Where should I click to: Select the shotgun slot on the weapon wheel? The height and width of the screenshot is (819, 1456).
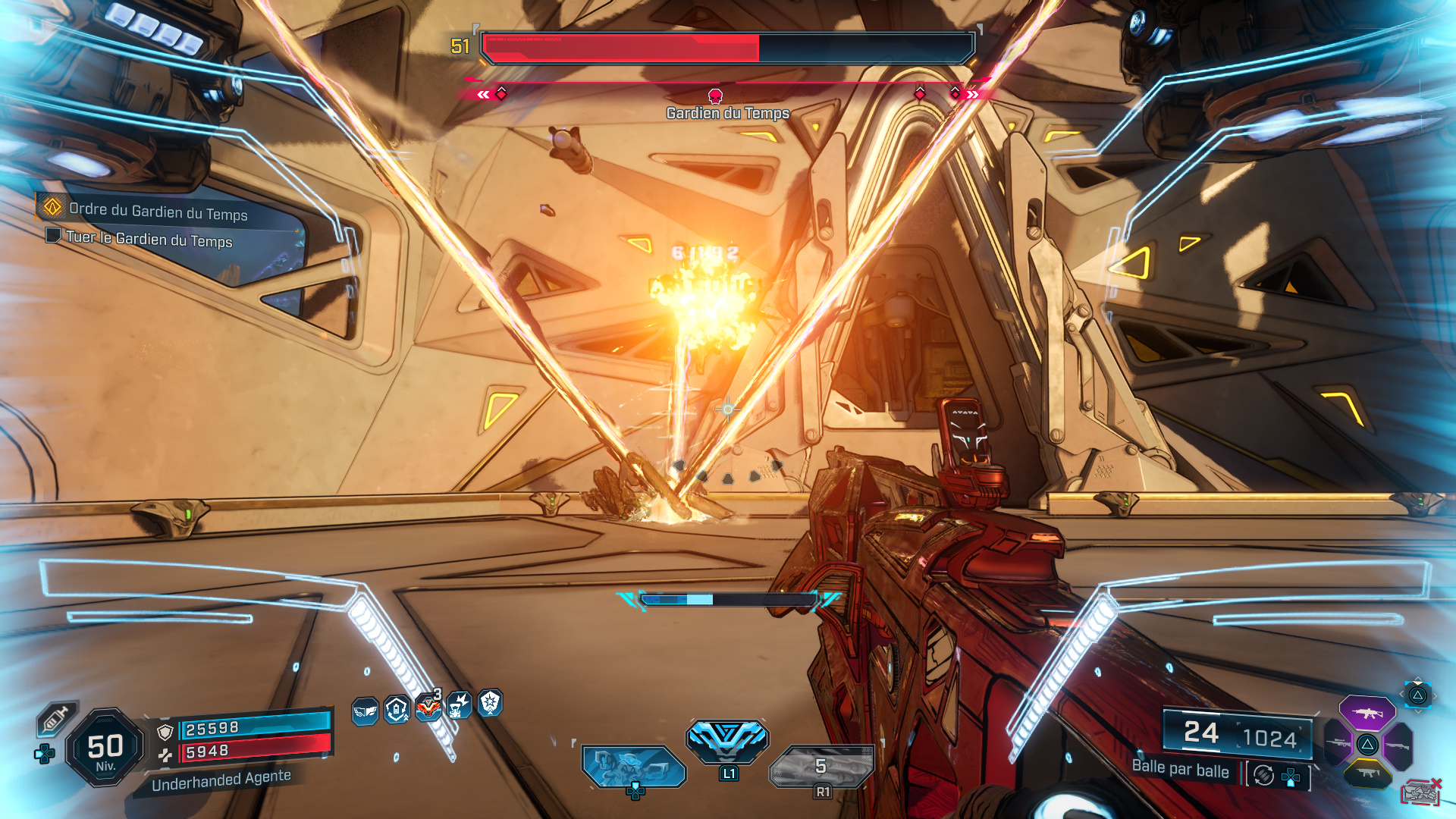pos(1398,745)
